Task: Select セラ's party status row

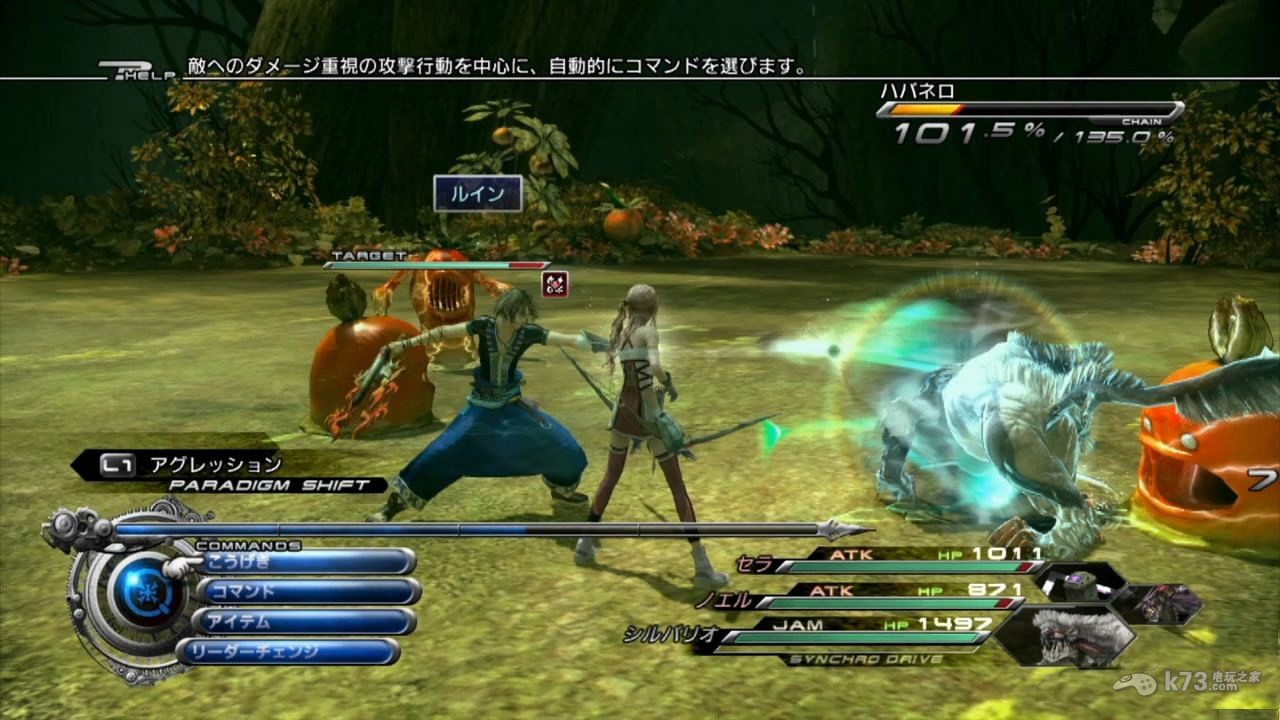Action: 890,562
